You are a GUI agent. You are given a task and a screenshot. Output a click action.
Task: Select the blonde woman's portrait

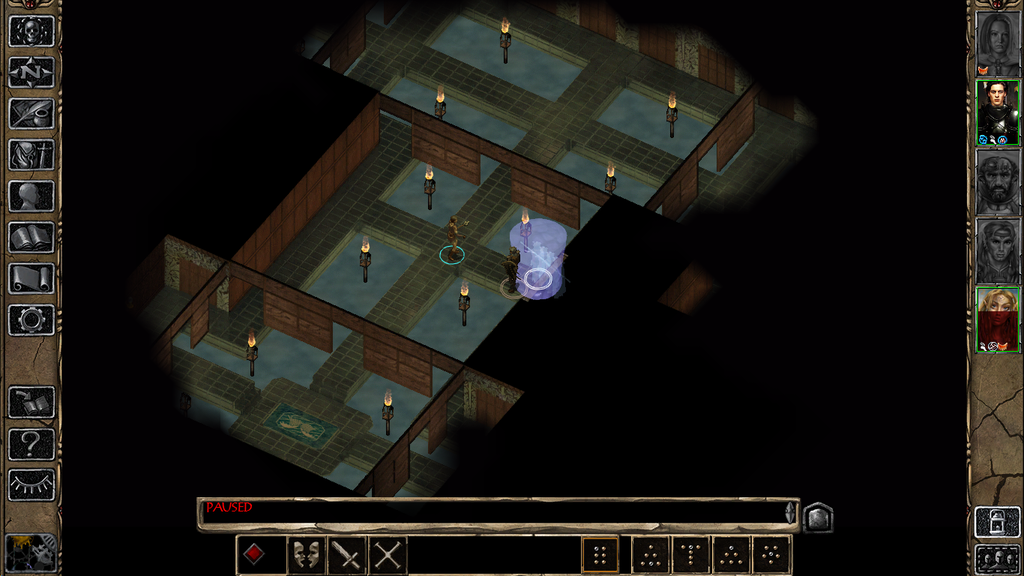click(x=997, y=320)
